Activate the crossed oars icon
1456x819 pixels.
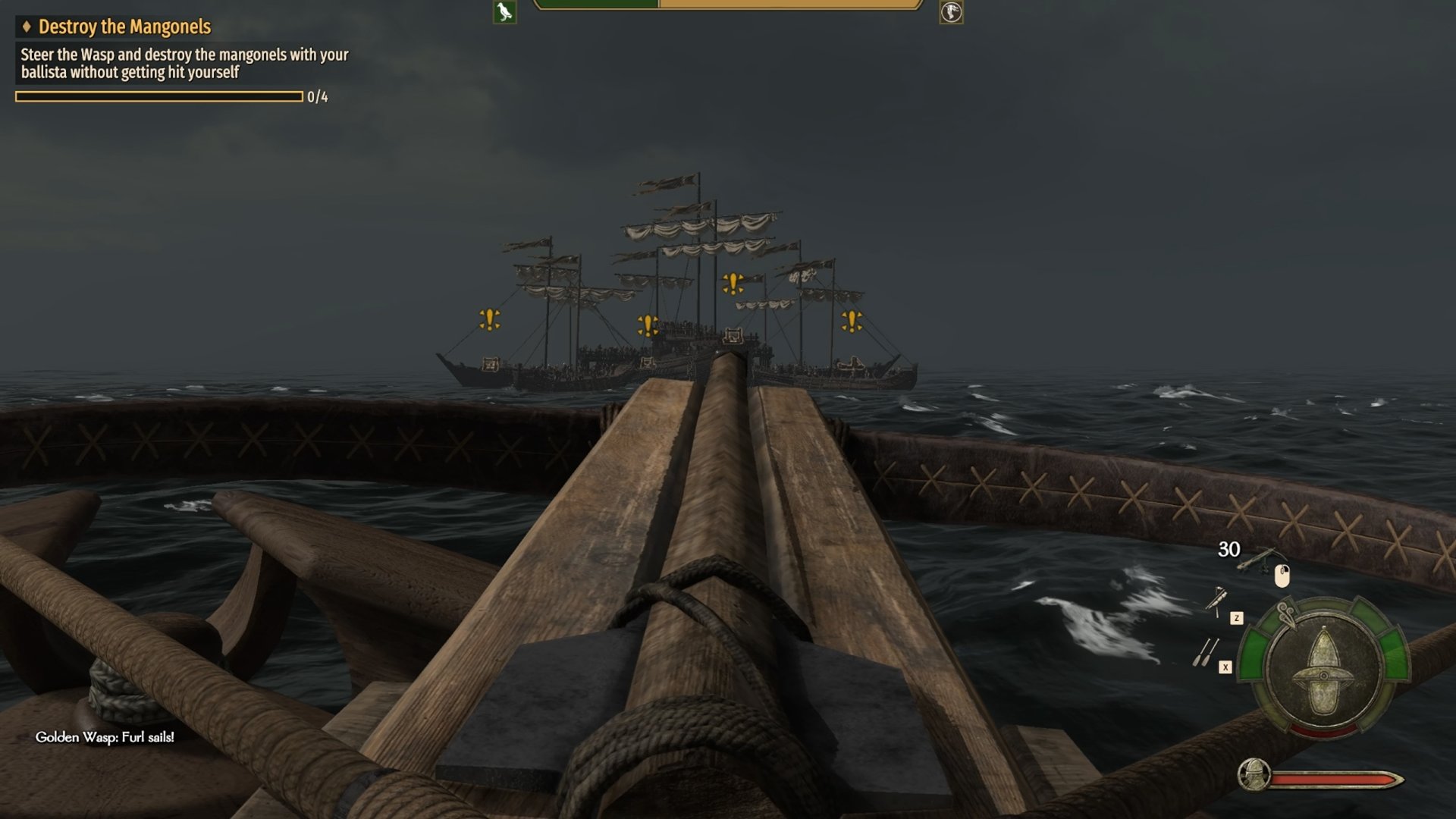point(1204,652)
